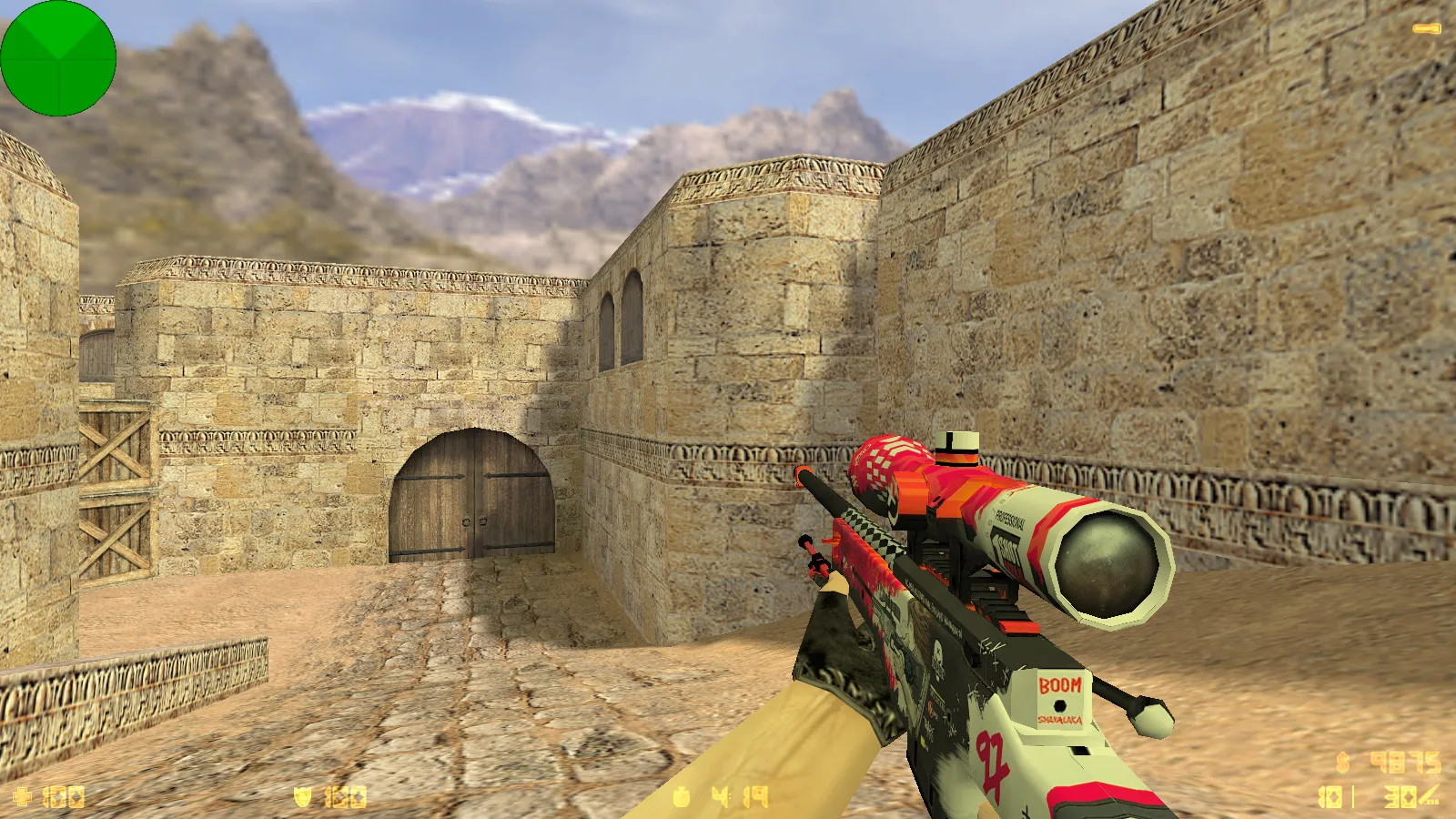This screenshot has width=1456, height=819.
Task: Click the round timer clock icon
Action: (682, 797)
